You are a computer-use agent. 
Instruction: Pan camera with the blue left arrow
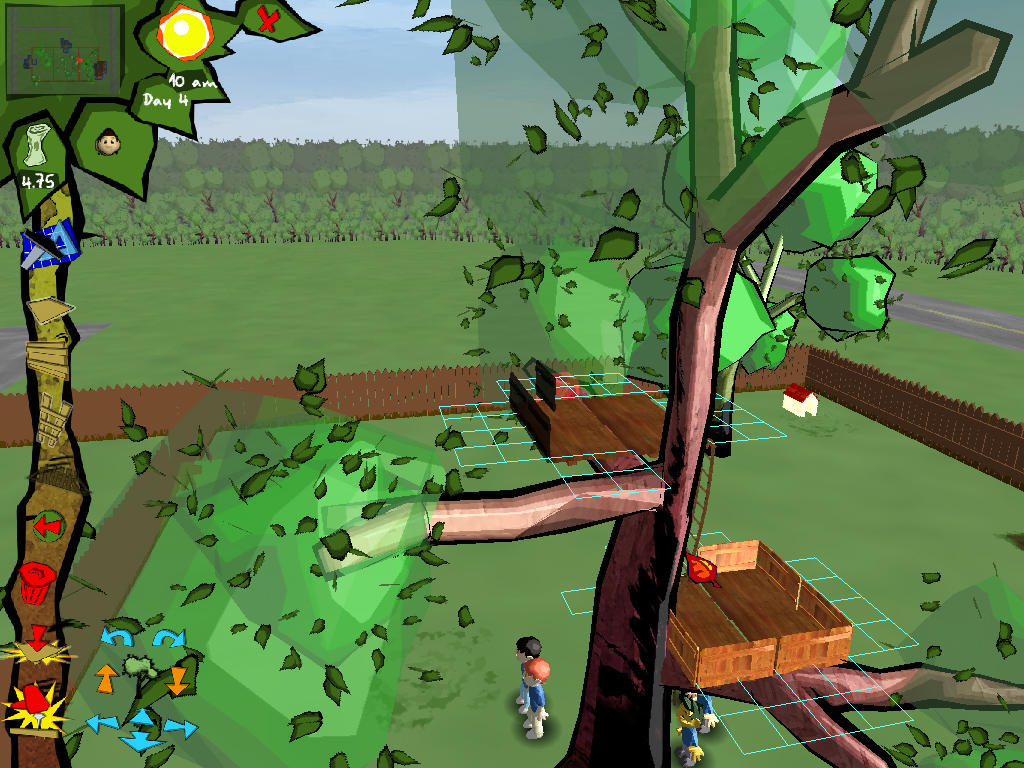[x=102, y=723]
